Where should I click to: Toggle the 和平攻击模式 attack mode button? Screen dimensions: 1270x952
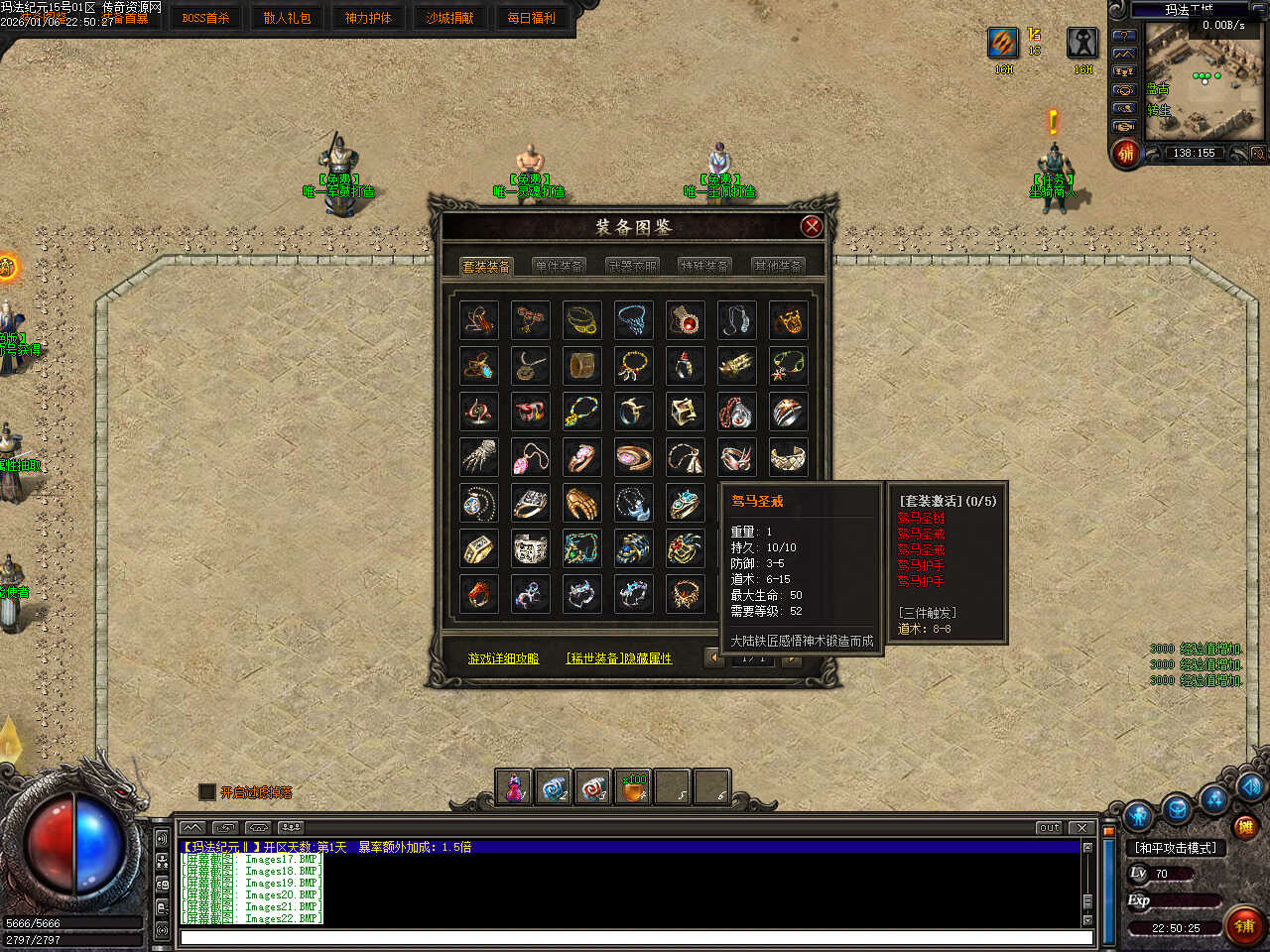pos(1176,848)
